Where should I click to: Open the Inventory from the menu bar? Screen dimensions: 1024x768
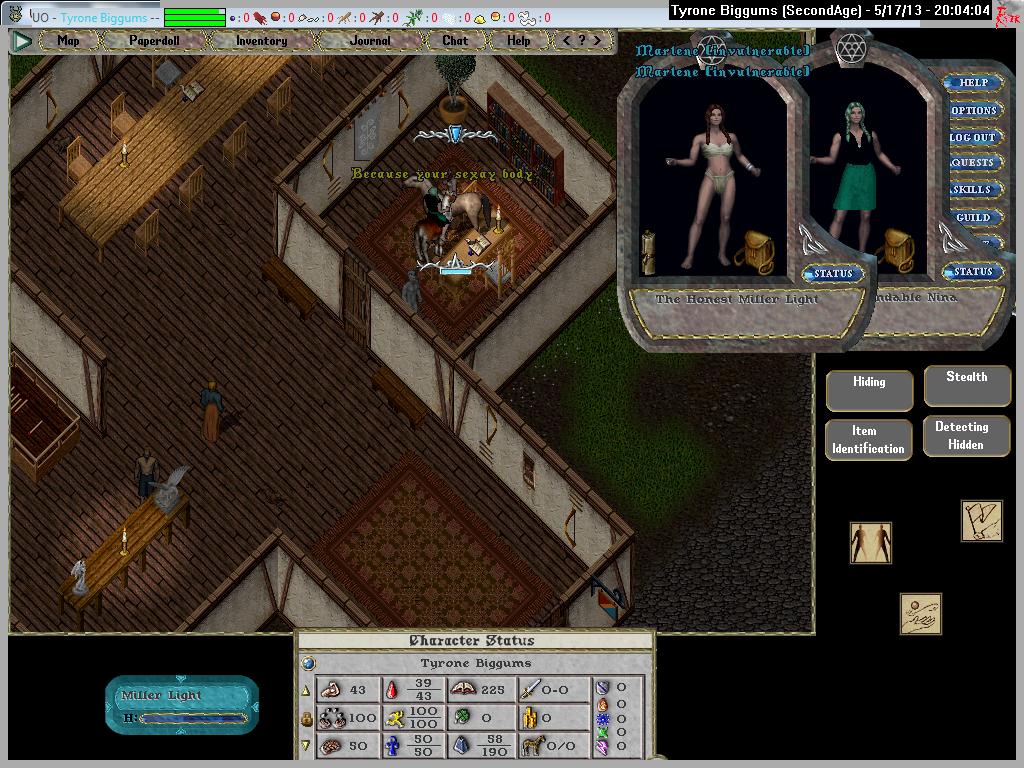click(261, 41)
